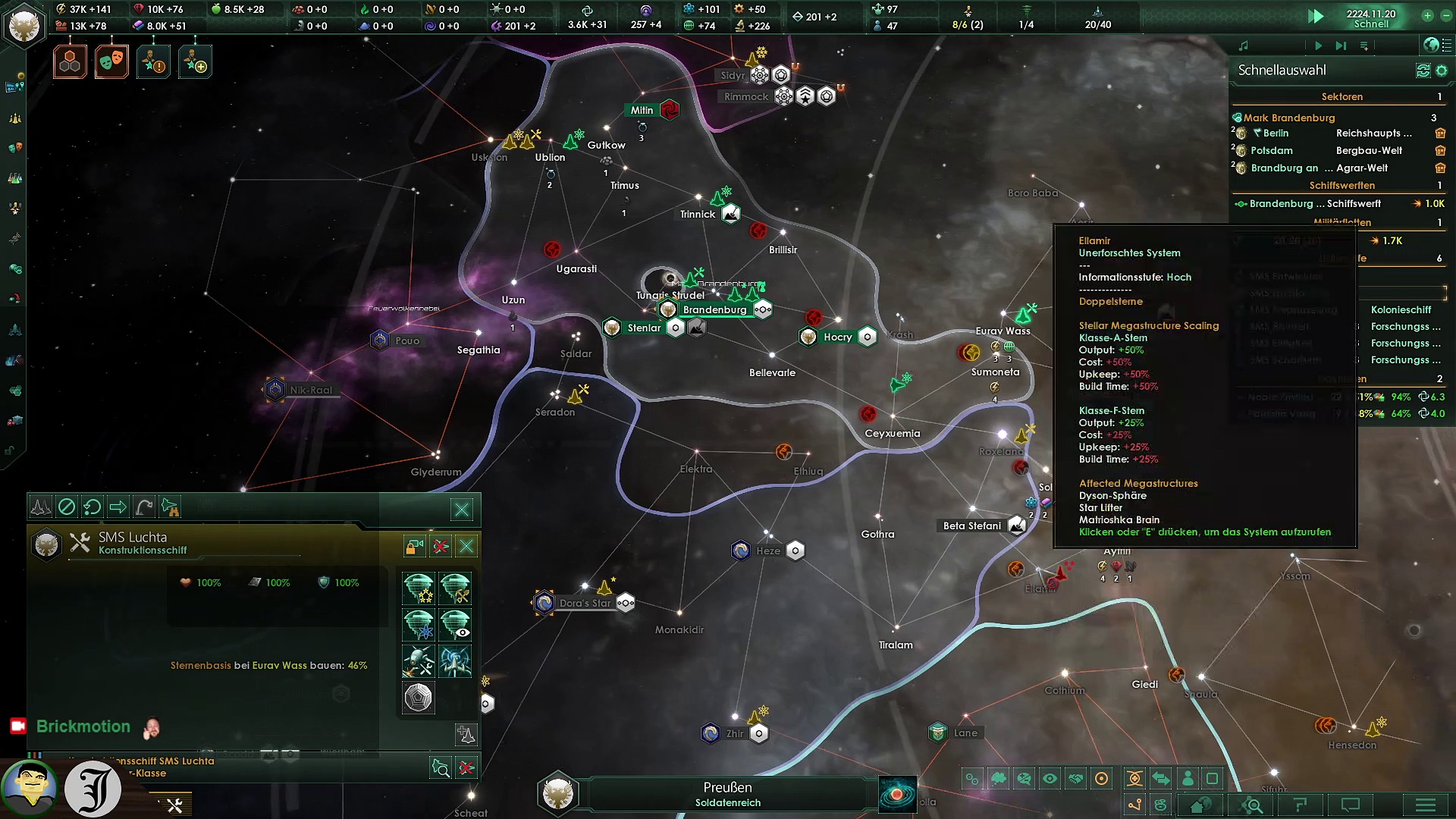1456x819 pixels.
Task: Increase game speed with the plus button
Action: point(1427,15)
